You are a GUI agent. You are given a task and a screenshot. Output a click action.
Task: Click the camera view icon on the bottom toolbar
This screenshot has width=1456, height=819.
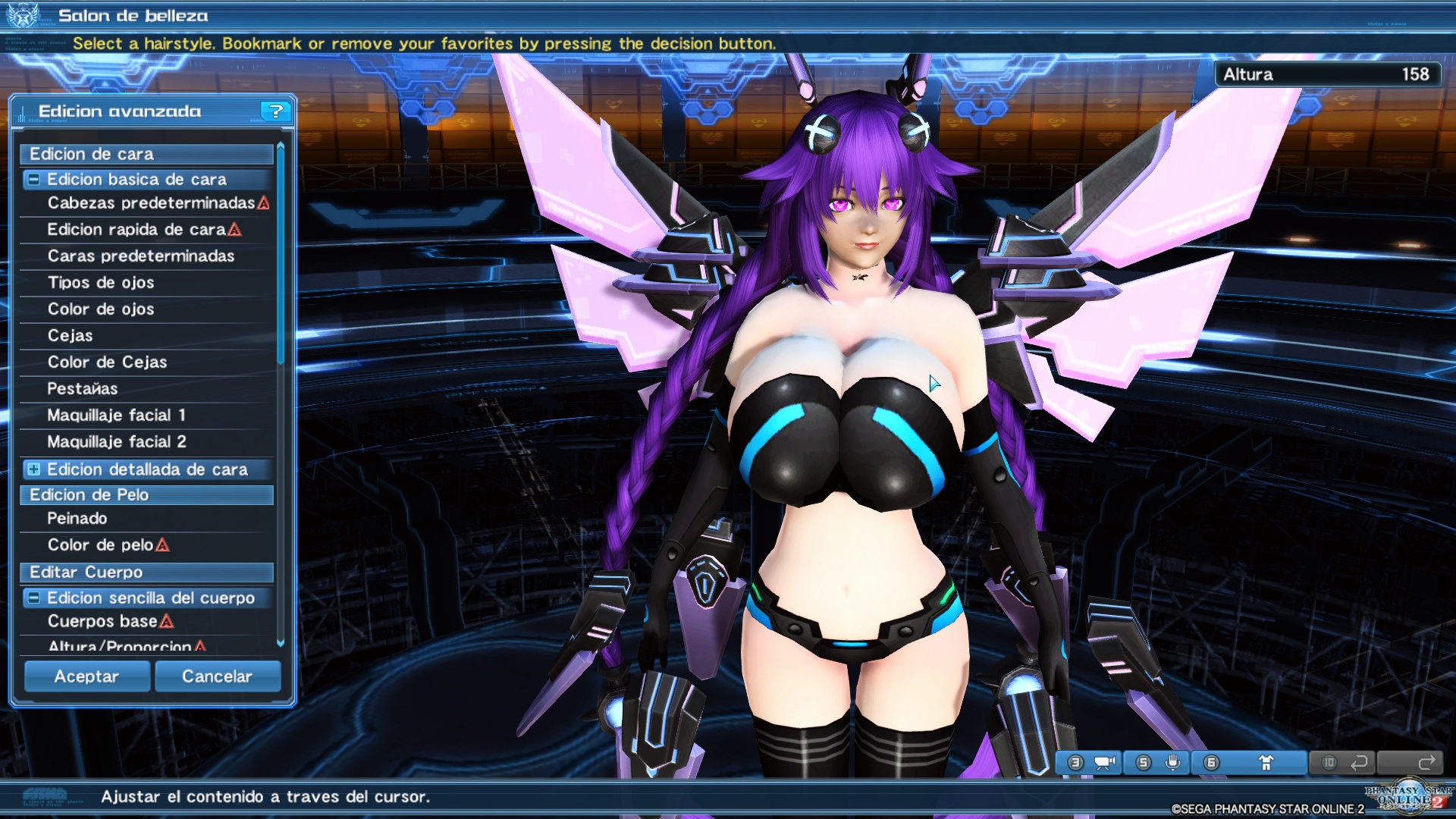[x=1104, y=762]
